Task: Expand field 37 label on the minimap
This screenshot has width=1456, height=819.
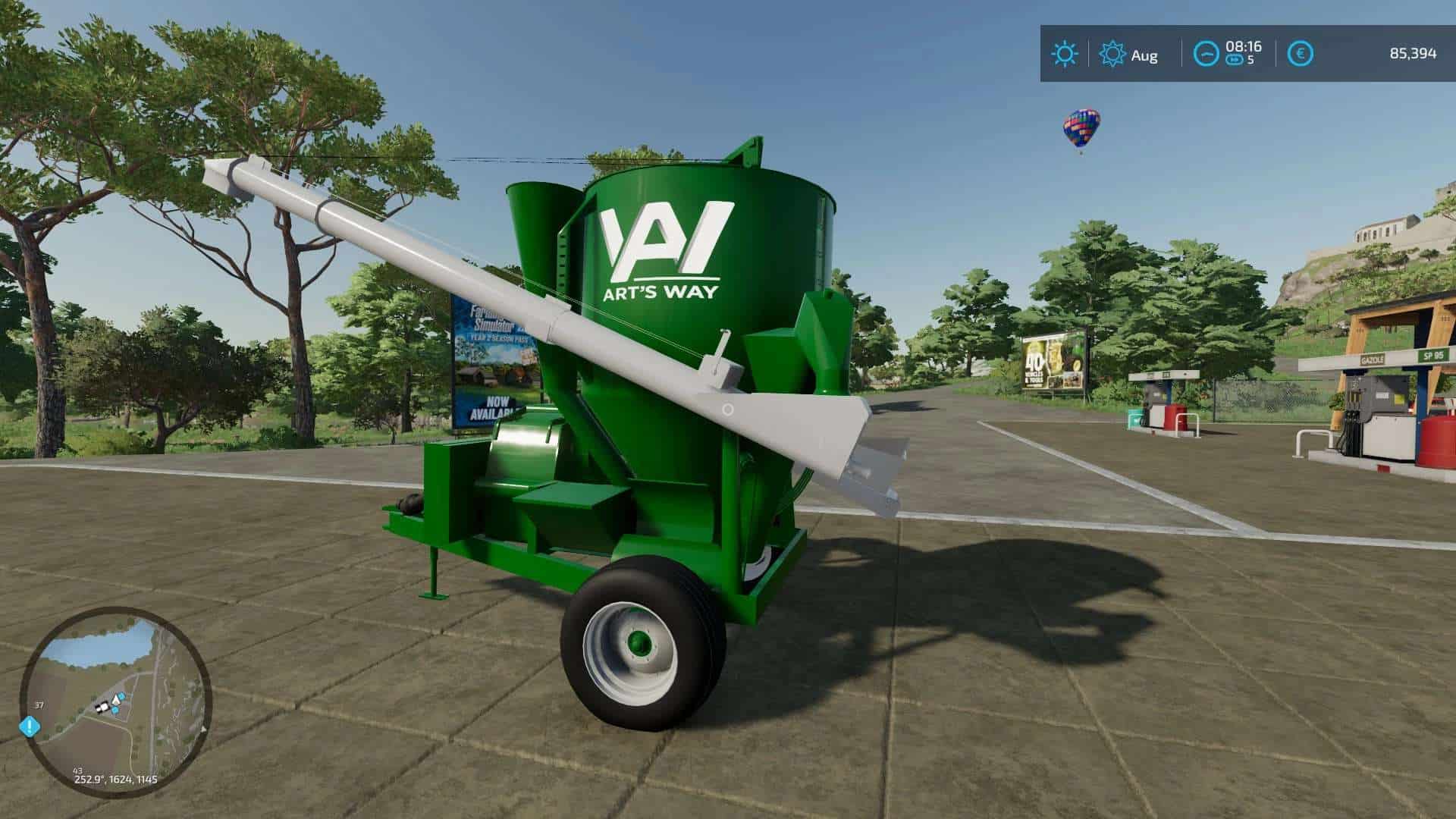Action: tap(39, 704)
